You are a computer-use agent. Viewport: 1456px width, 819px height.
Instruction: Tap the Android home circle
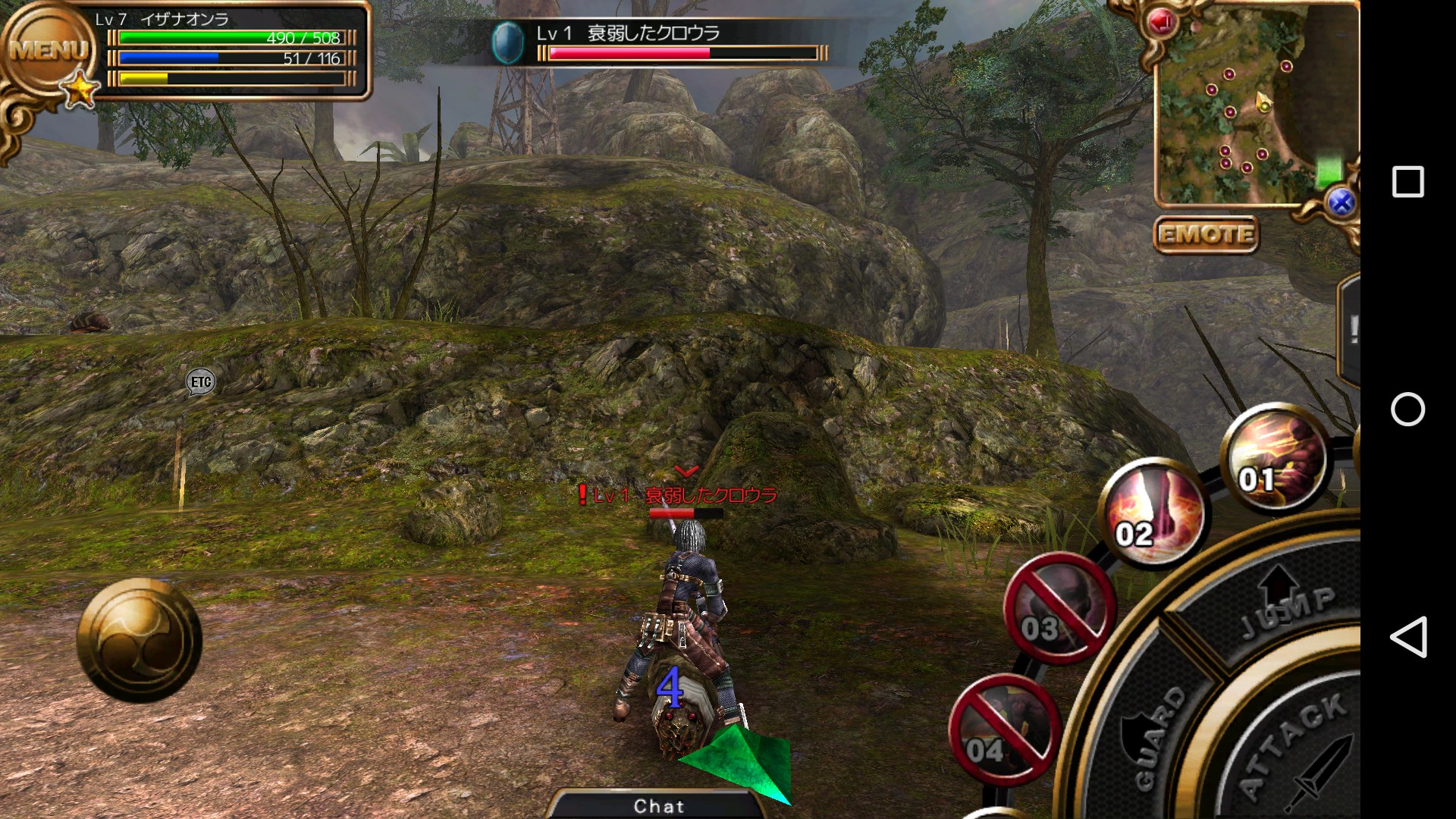(x=1408, y=409)
